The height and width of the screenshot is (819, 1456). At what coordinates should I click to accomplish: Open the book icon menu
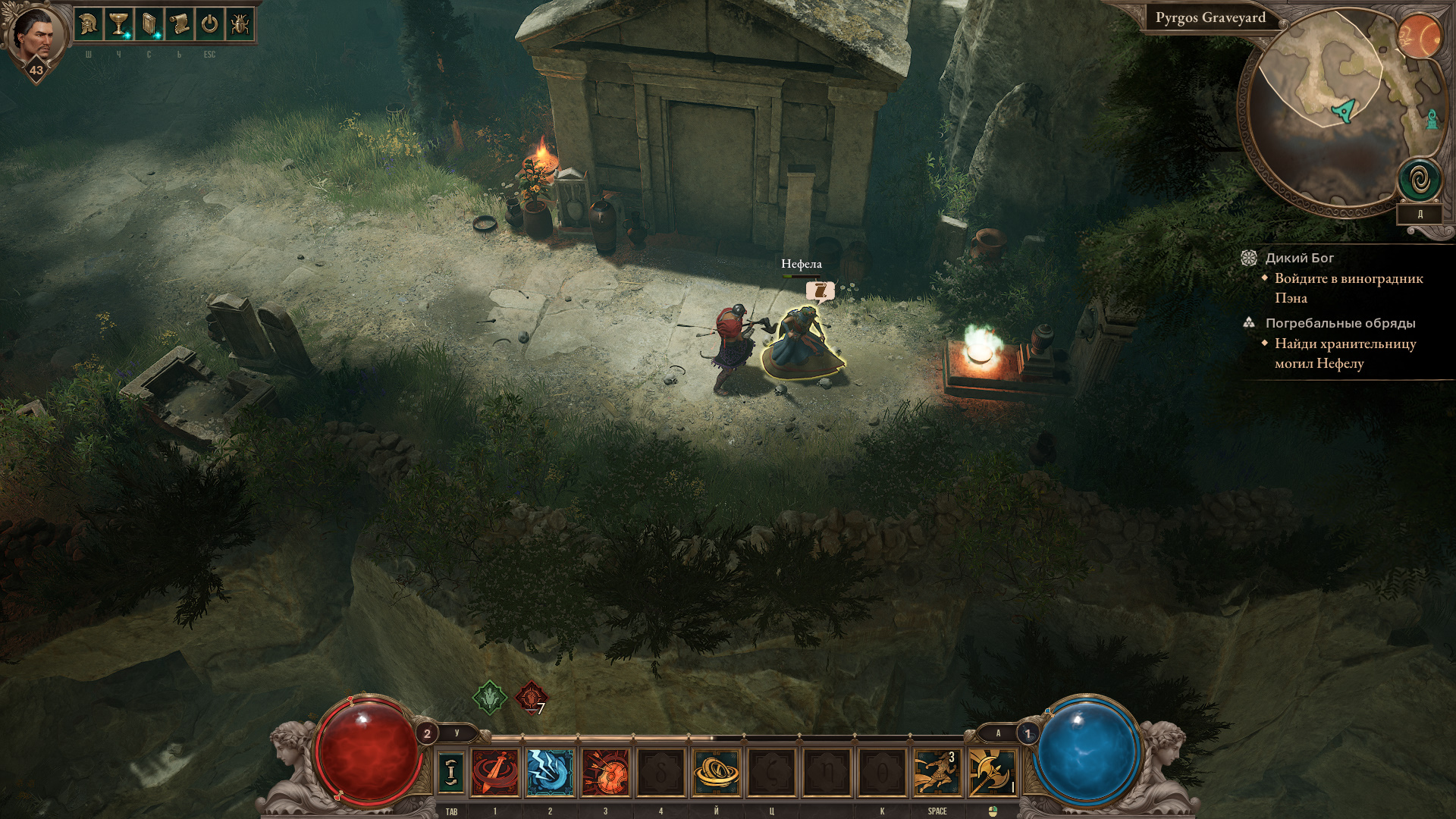click(149, 24)
